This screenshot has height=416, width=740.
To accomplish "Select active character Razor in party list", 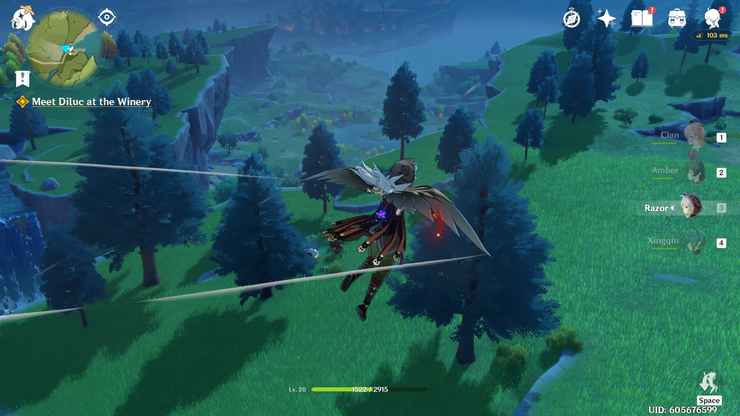I will (690, 207).
